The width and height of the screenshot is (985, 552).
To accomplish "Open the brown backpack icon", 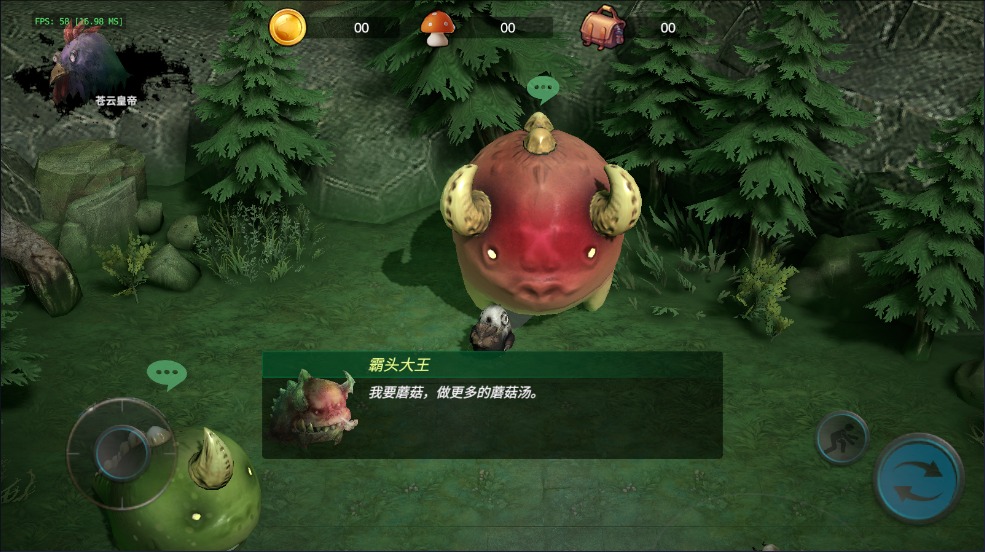I will click(x=603, y=27).
